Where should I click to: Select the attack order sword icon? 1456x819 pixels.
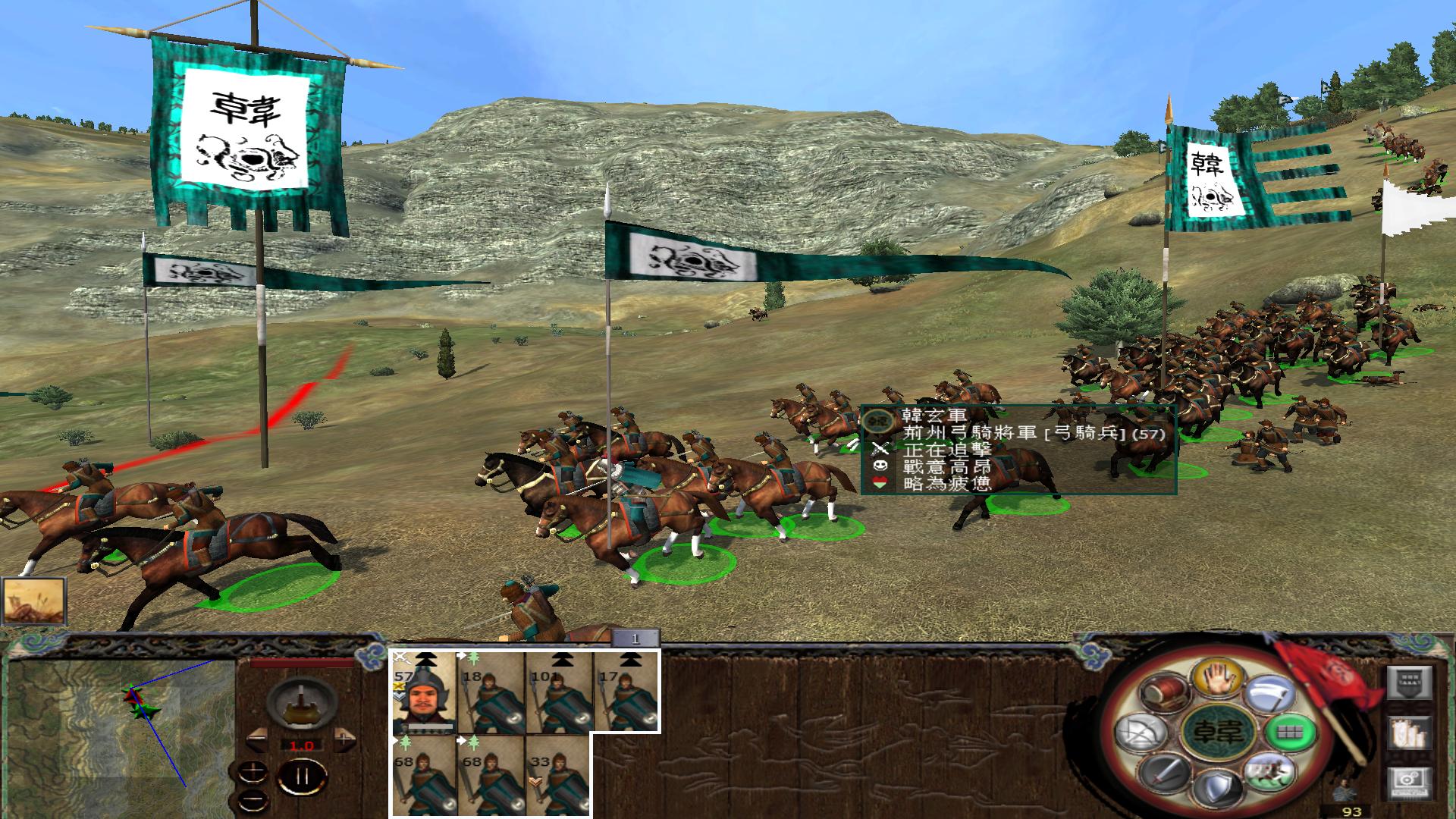[x=1166, y=773]
